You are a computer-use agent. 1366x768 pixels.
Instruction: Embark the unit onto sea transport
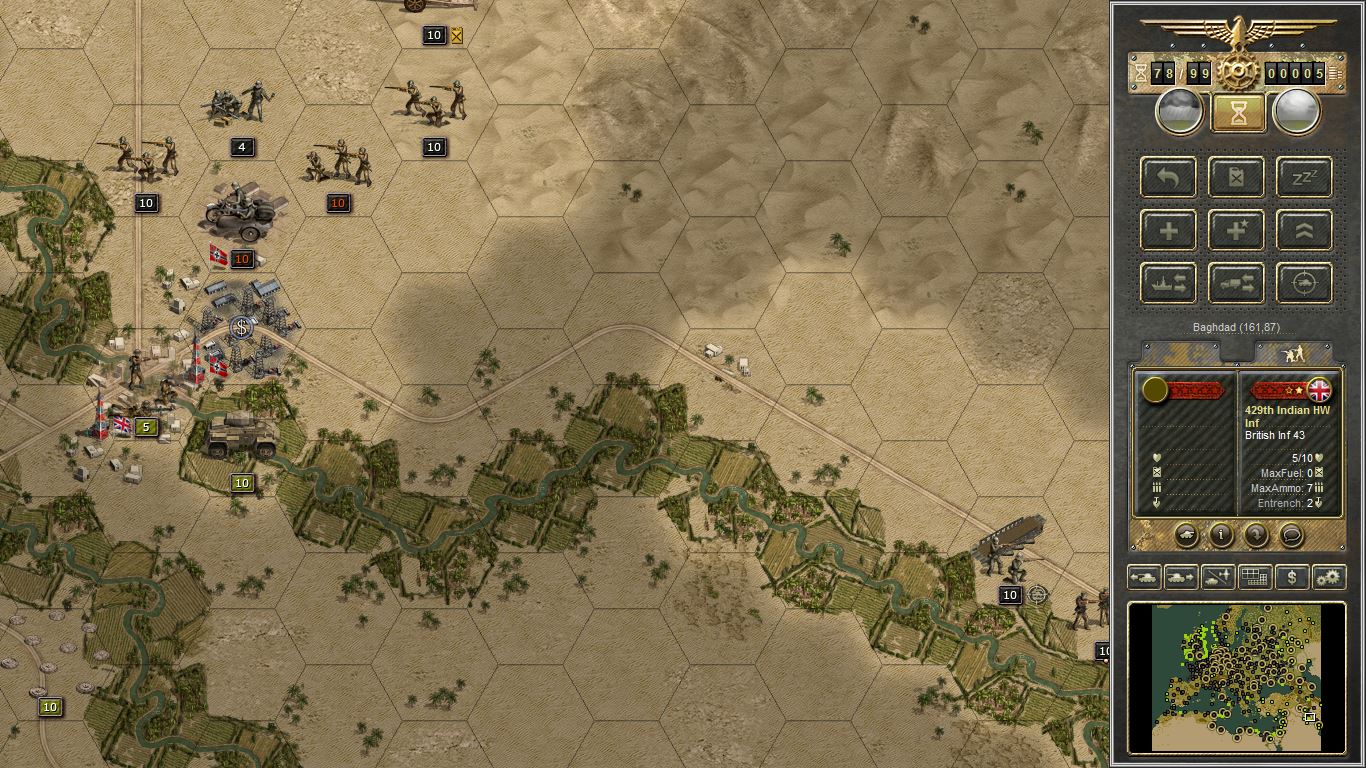coord(1168,283)
